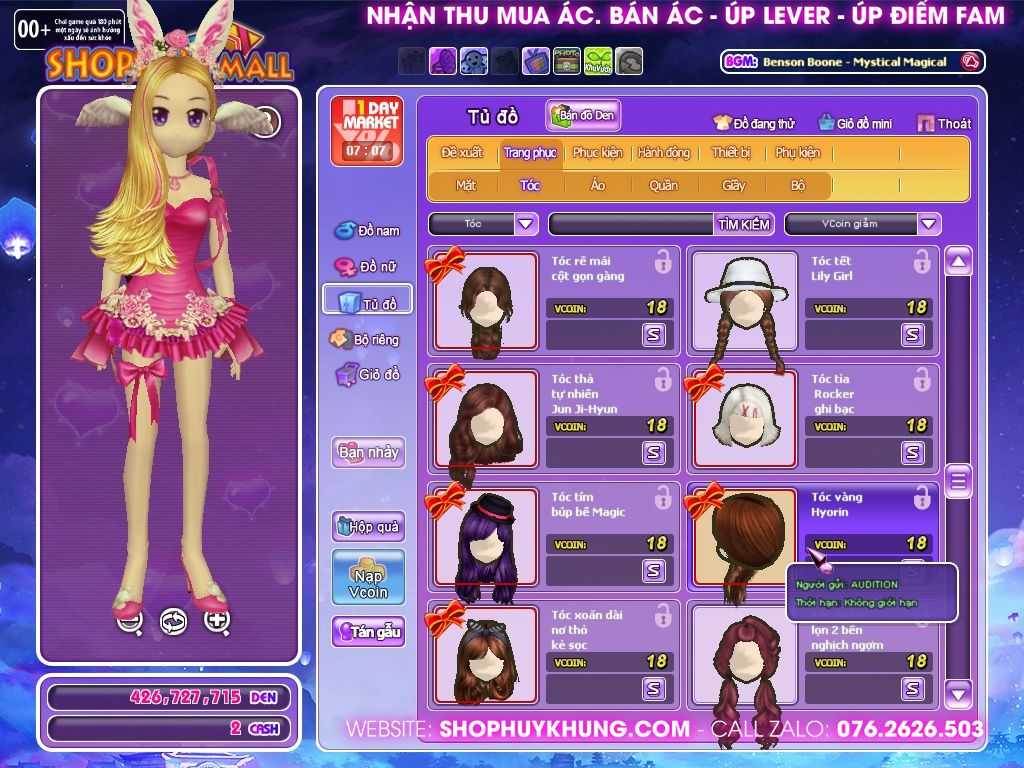This screenshot has width=1024, height=768.
Task: Select the Hành động tab
Action: click(663, 153)
